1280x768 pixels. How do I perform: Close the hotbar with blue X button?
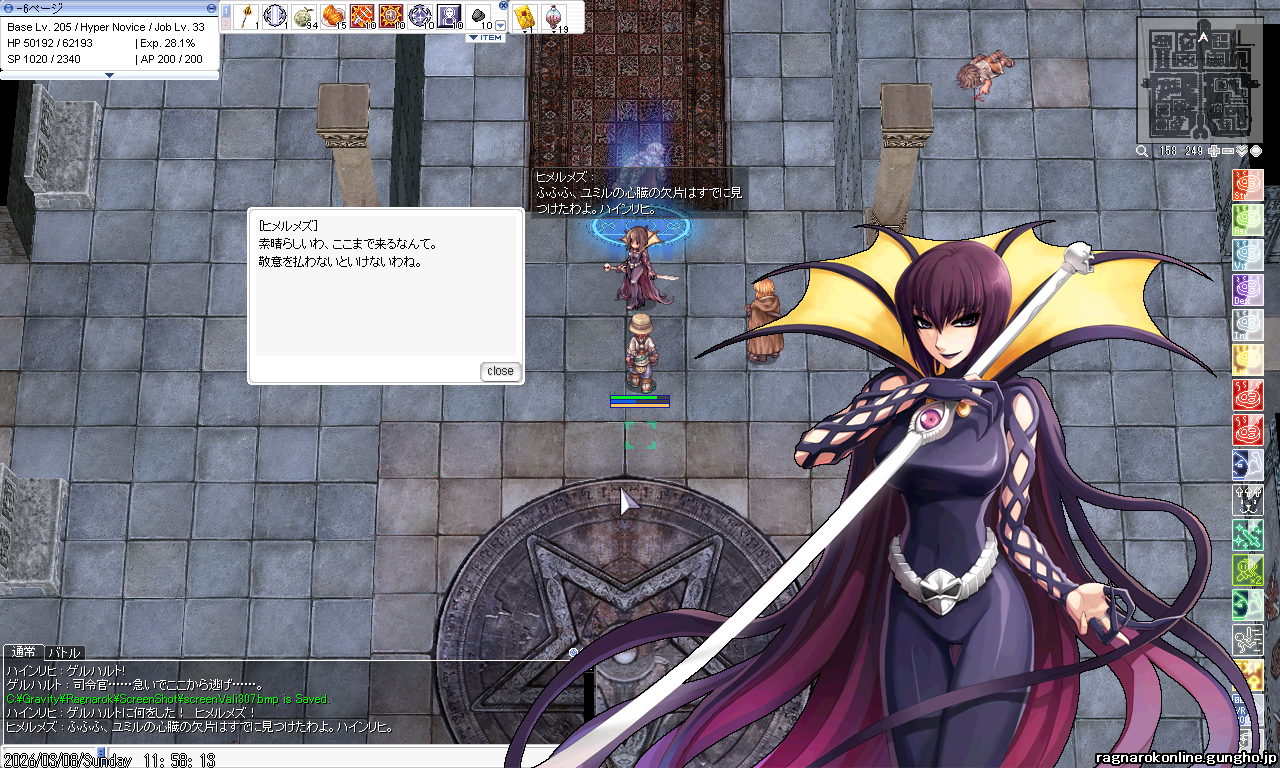(x=503, y=6)
